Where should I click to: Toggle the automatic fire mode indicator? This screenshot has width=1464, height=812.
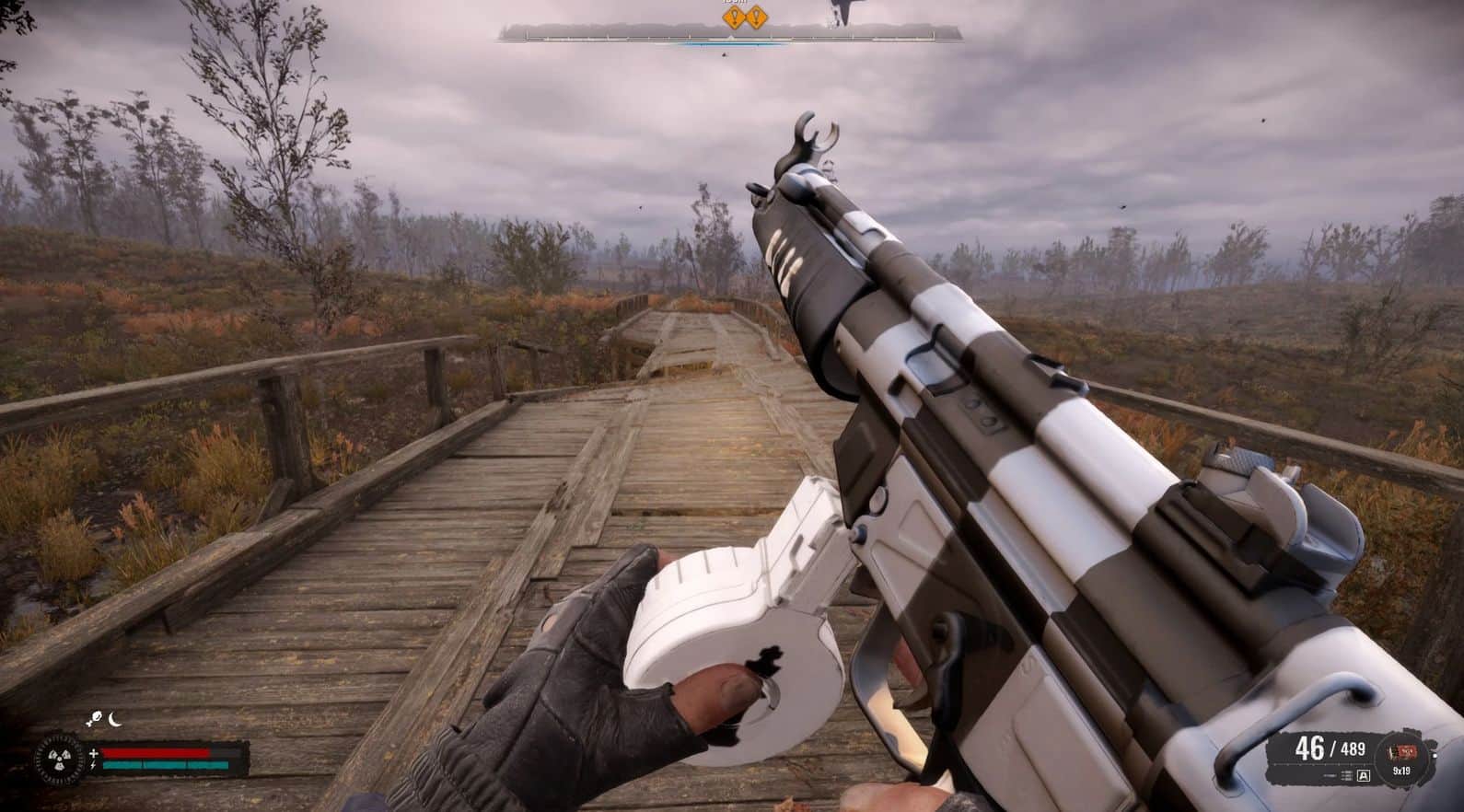[1364, 776]
